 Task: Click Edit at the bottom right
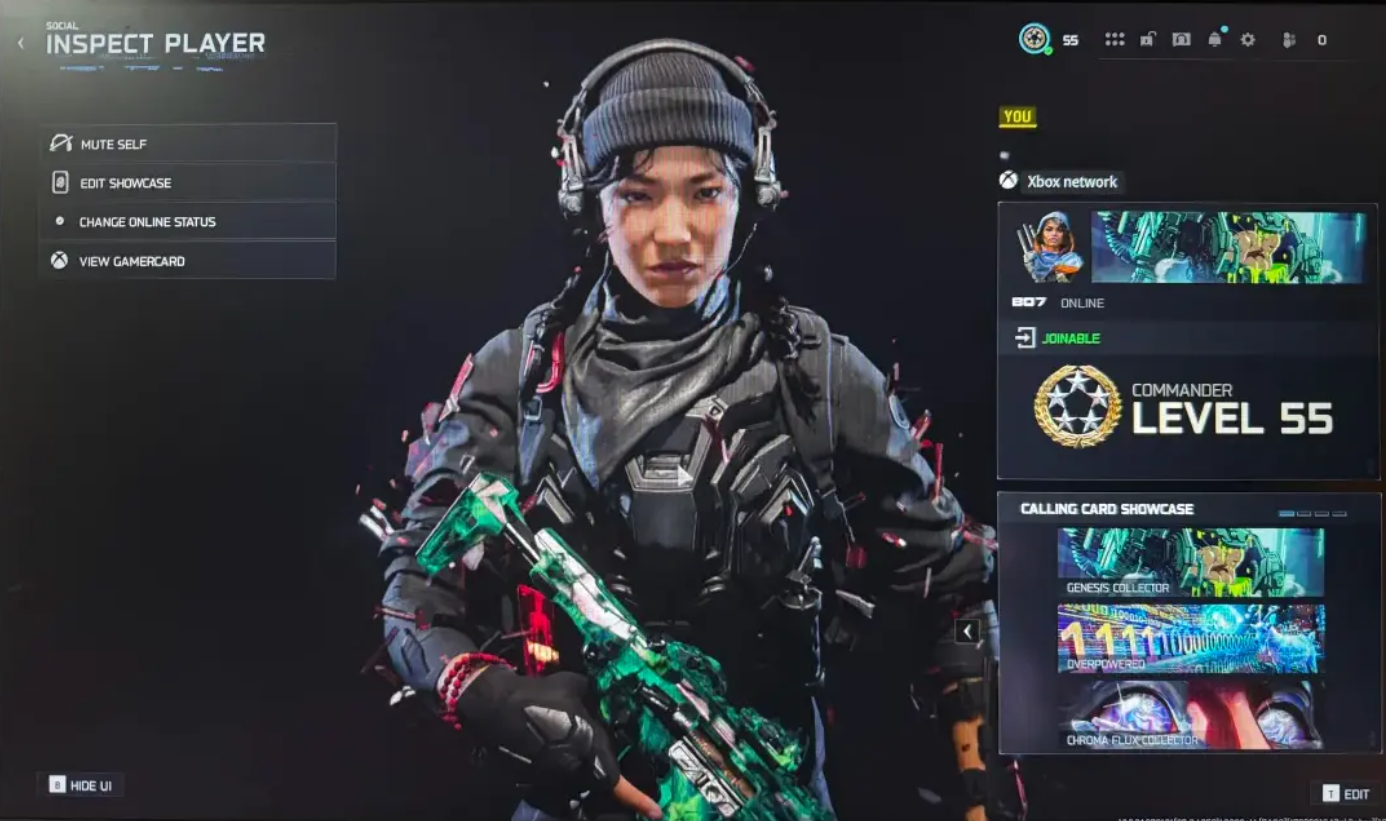(x=1347, y=793)
